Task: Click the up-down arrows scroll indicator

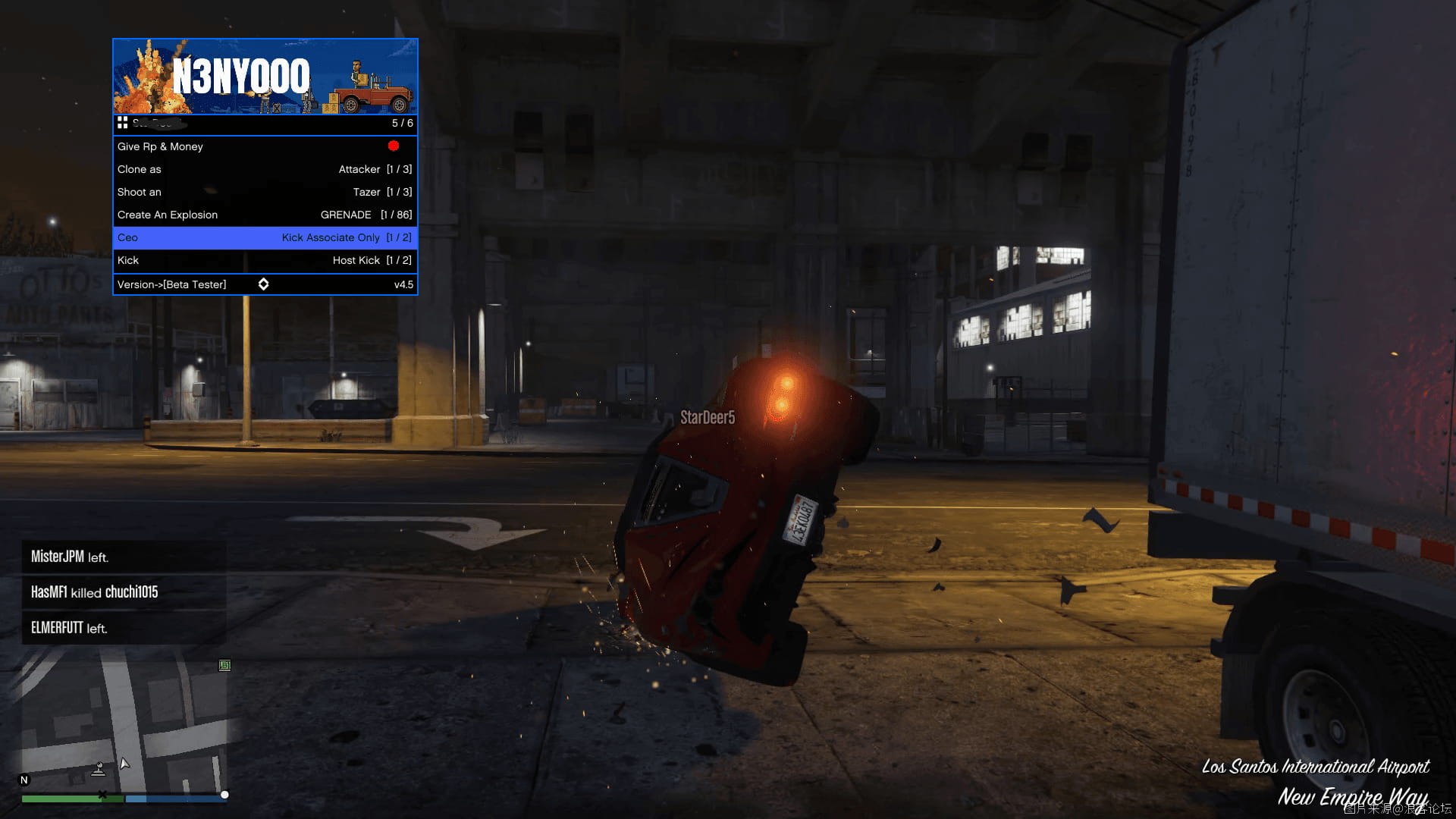Action: (263, 284)
